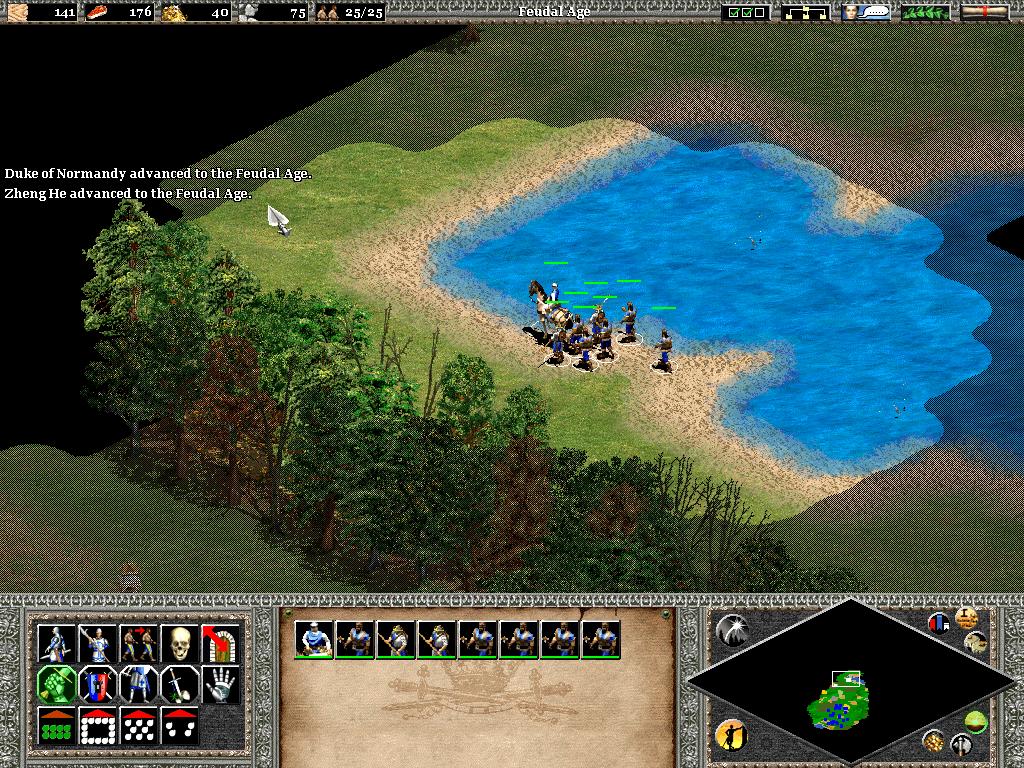
Task: Click the idle villager button
Action: tap(731, 736)
